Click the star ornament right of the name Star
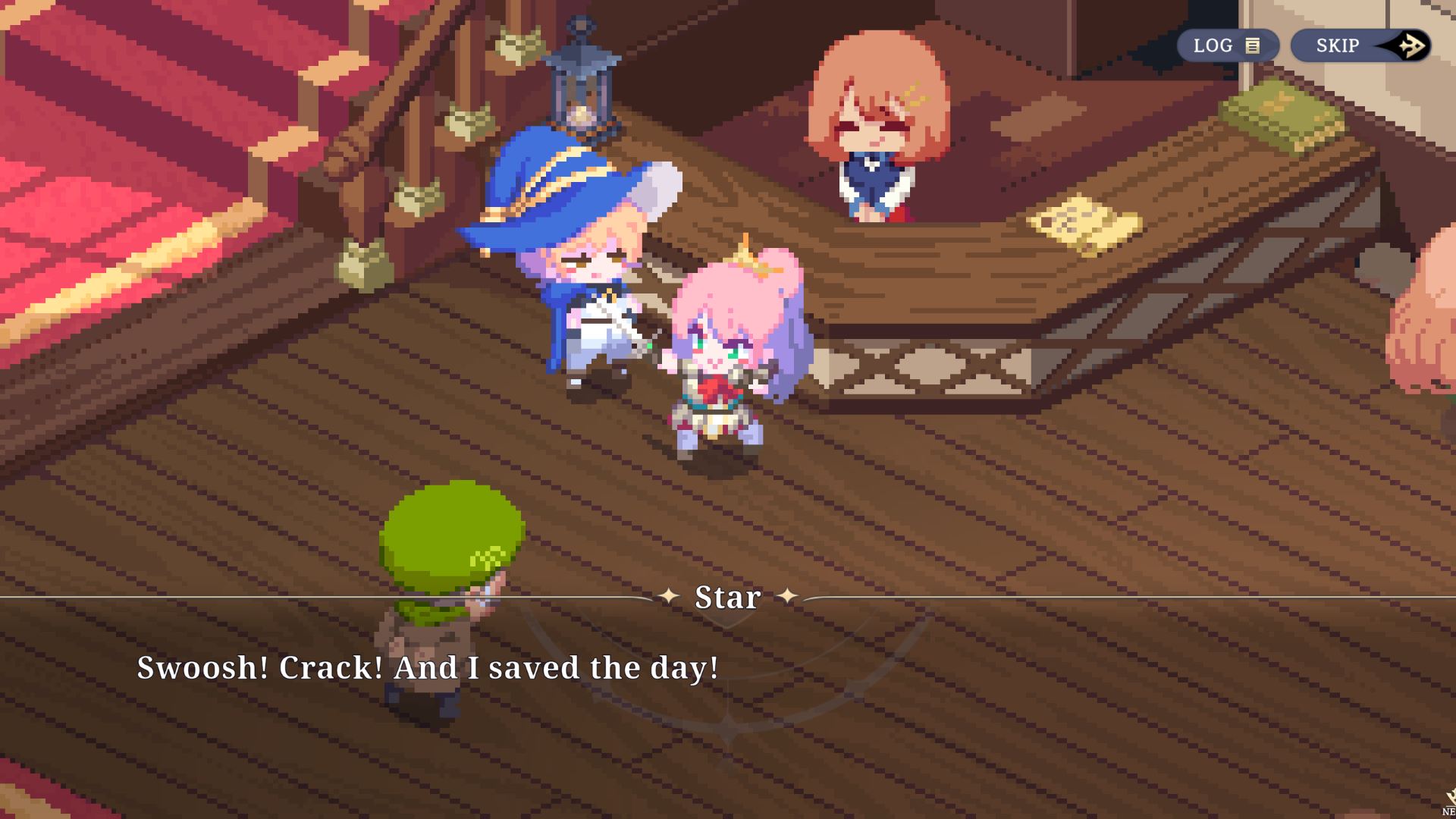1456x819 pixels. [789, 598]
